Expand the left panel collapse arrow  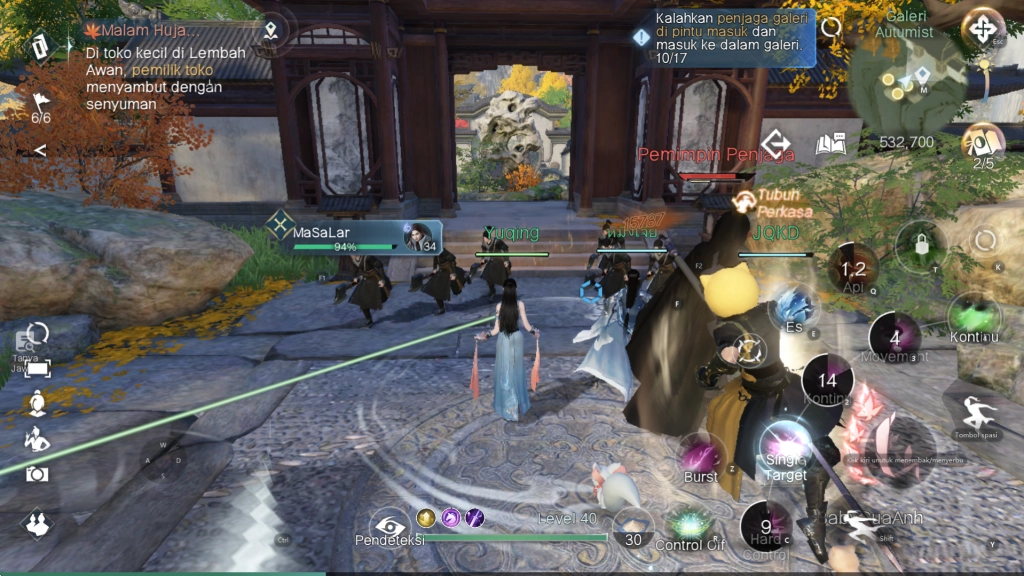point(40,150)
